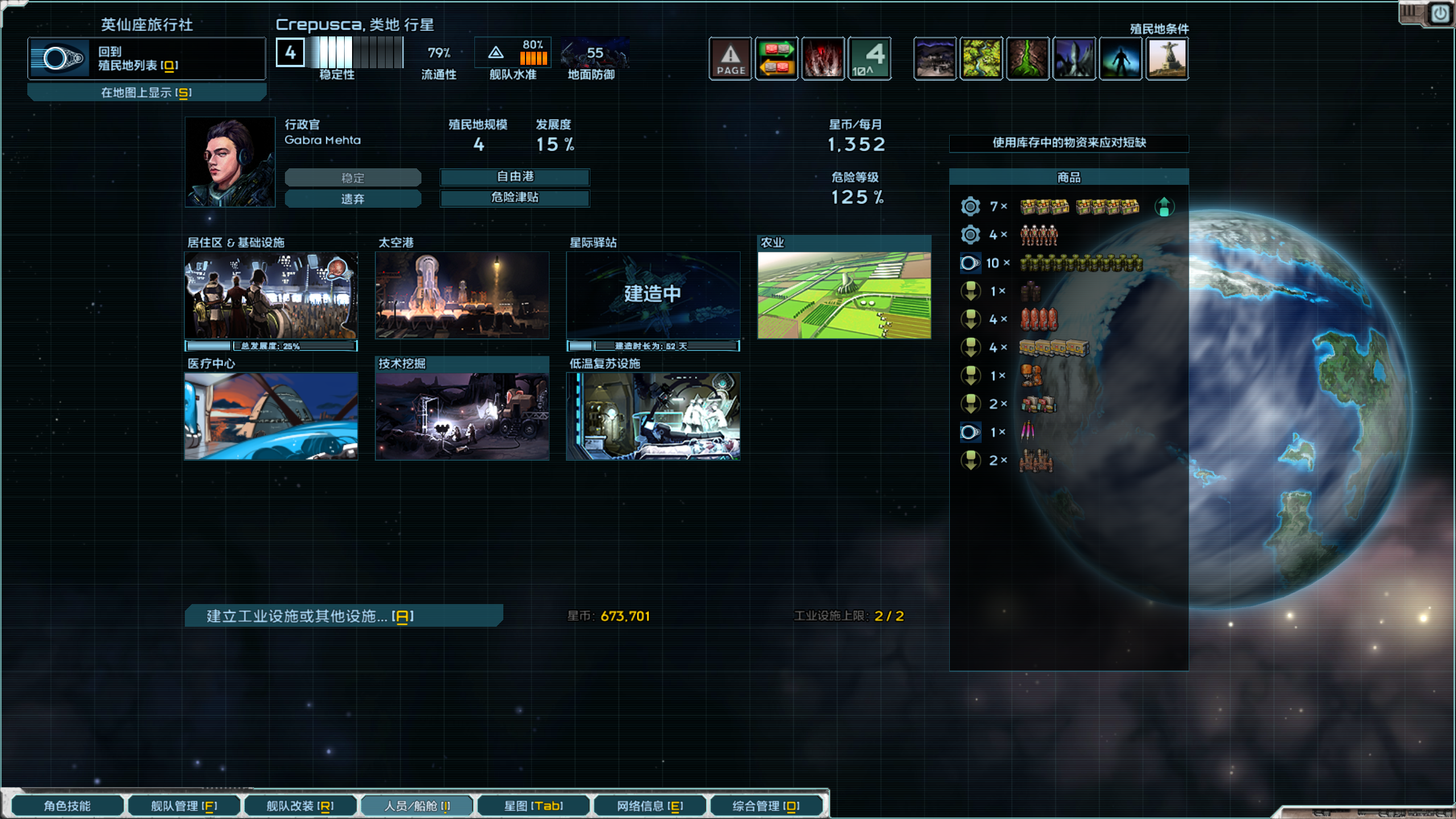Click the gear icon beside the 7x supplies row

point(970,206)
